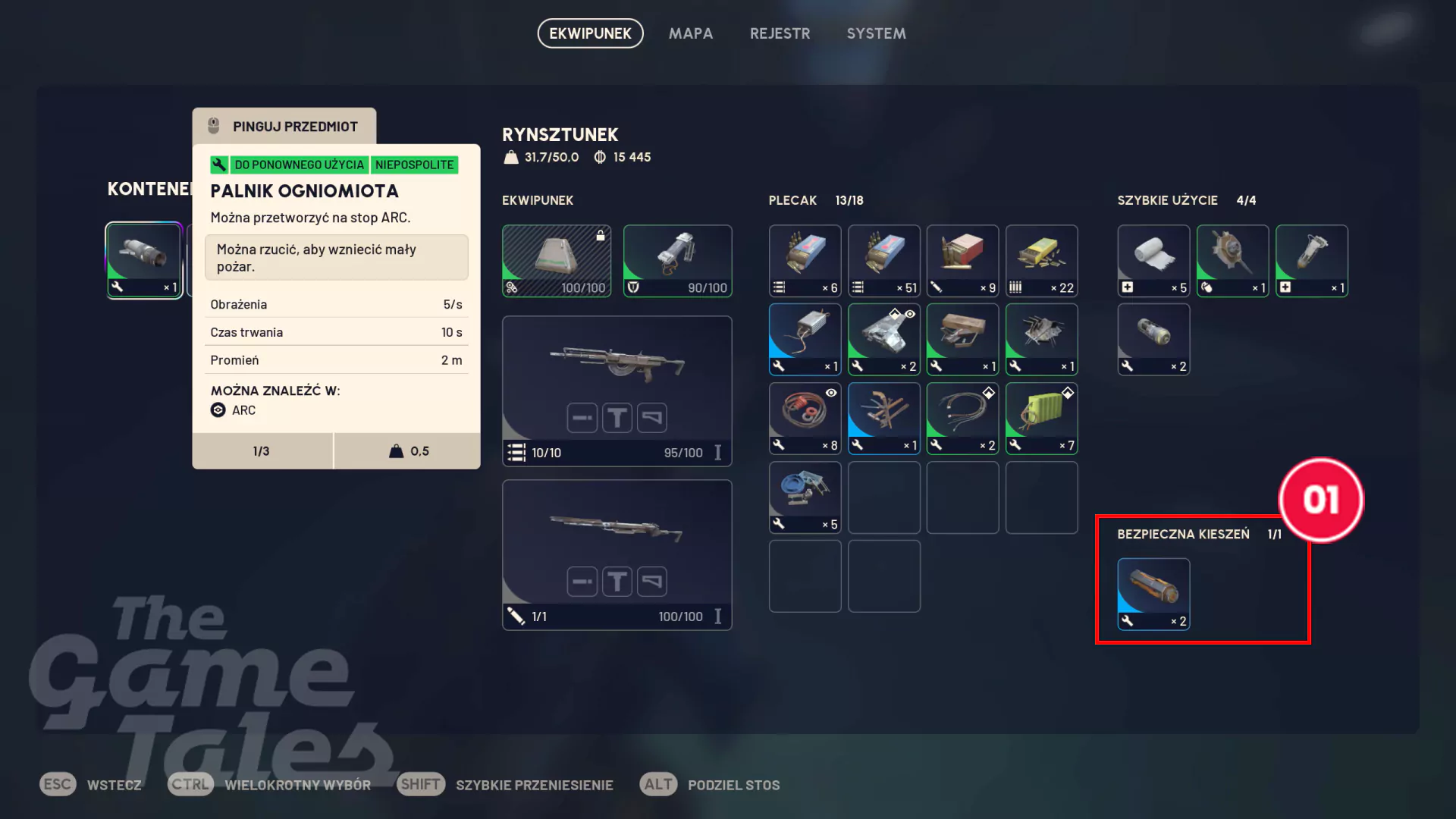Choose the primary weapon with 10/10 ammo
The height and width of the screenshot is (819, 1456).
(x=617, y=390)
